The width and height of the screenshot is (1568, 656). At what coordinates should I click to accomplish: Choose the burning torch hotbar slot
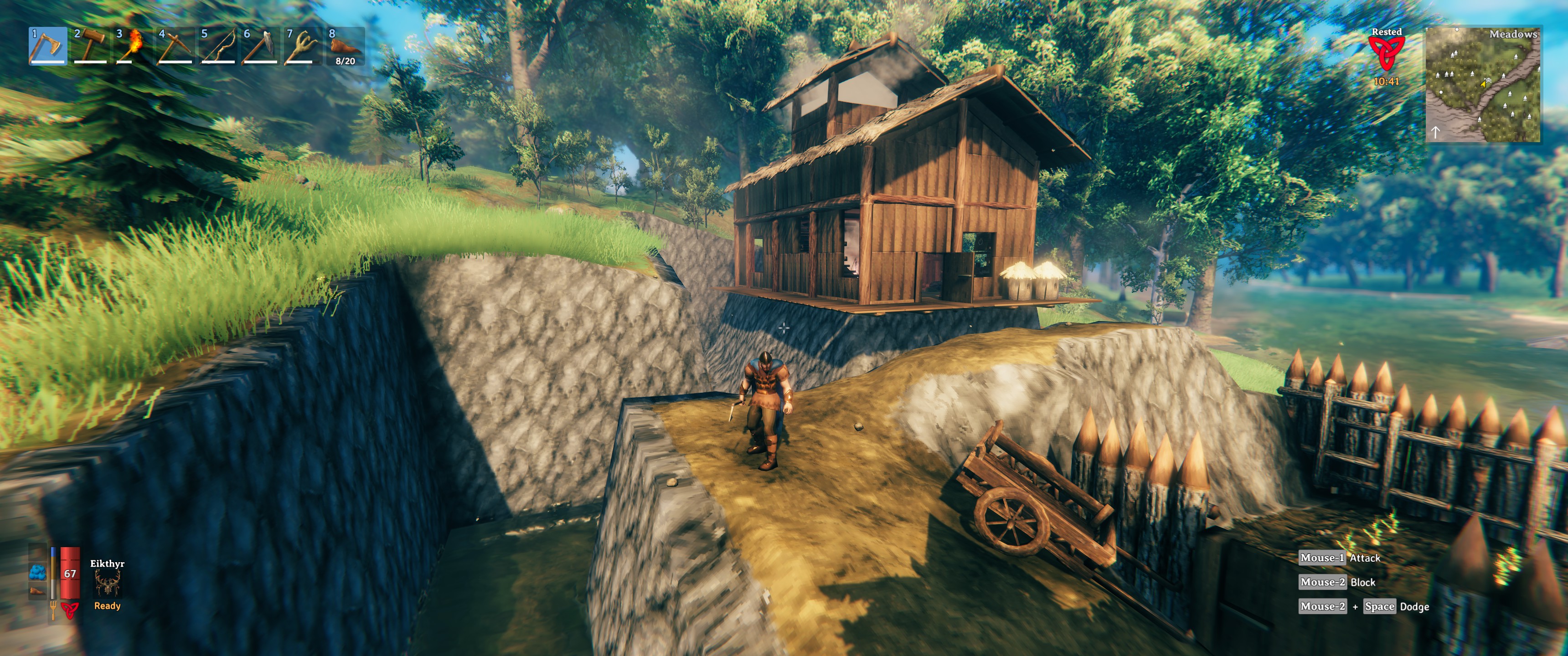click(x=133, y=46)
